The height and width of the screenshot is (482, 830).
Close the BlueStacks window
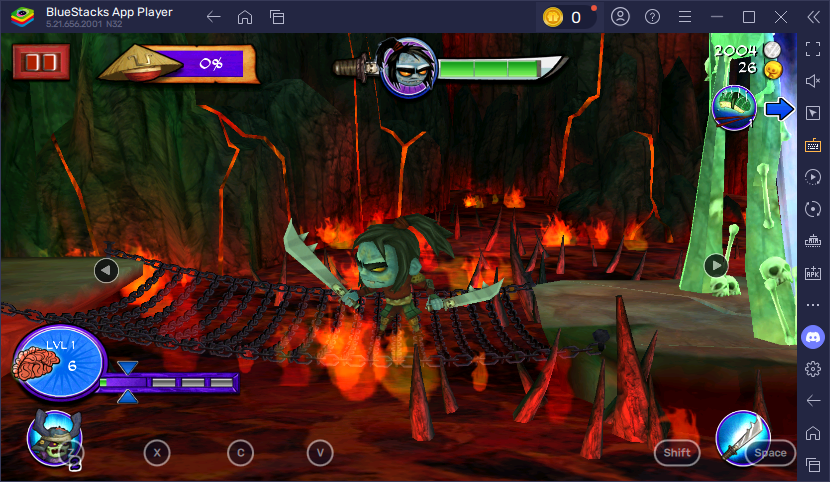pyautogui.click(x=780, y=17)
